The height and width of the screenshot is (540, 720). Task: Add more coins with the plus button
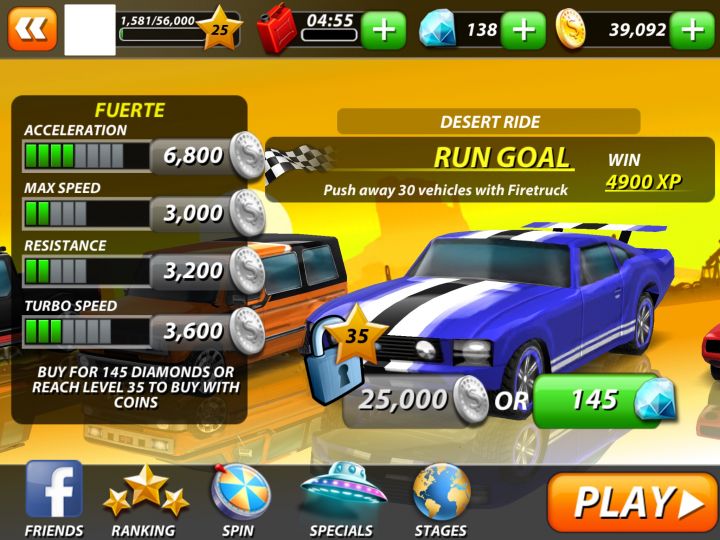point(693,30)
